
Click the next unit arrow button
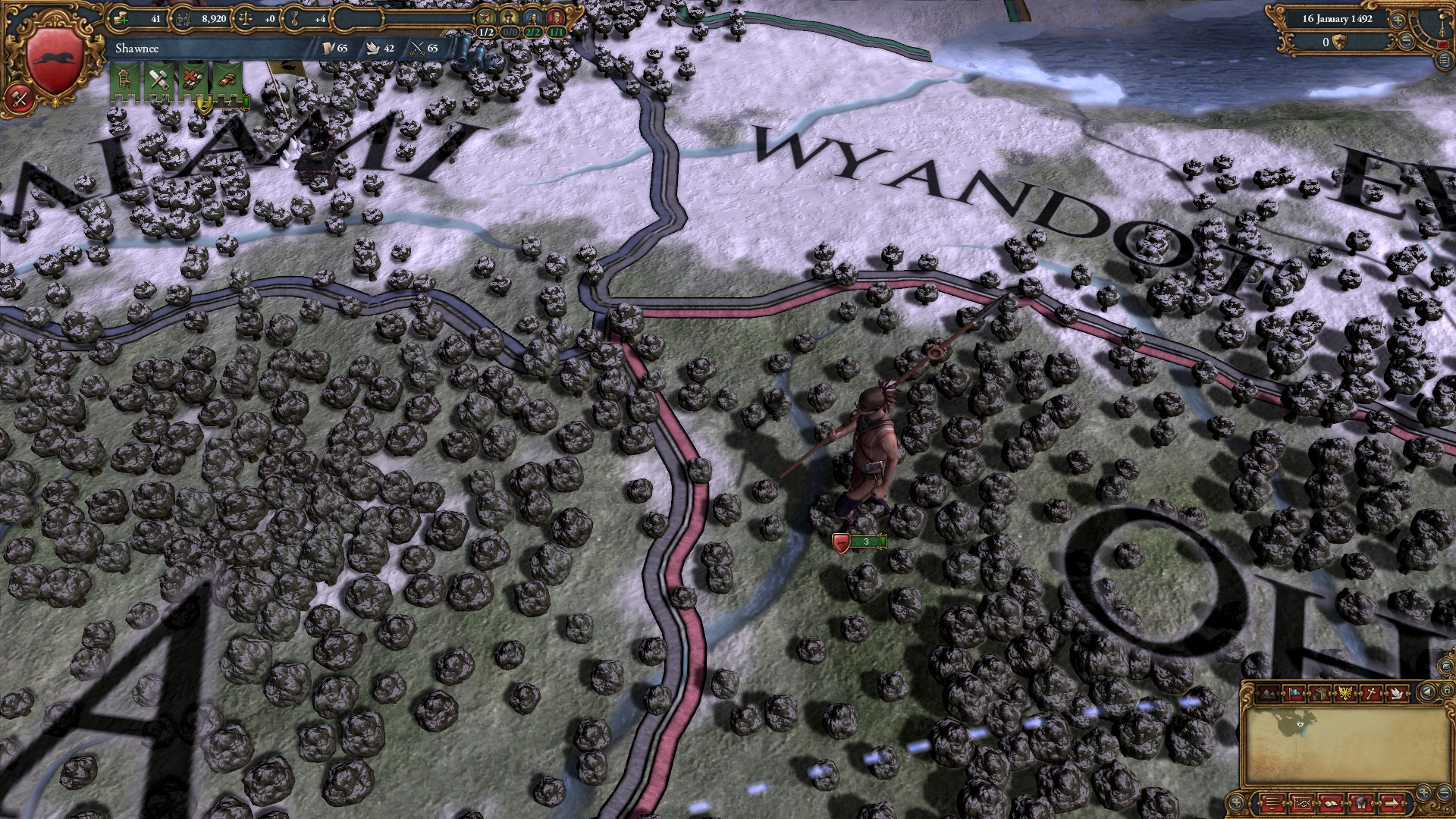(1391, 803)
